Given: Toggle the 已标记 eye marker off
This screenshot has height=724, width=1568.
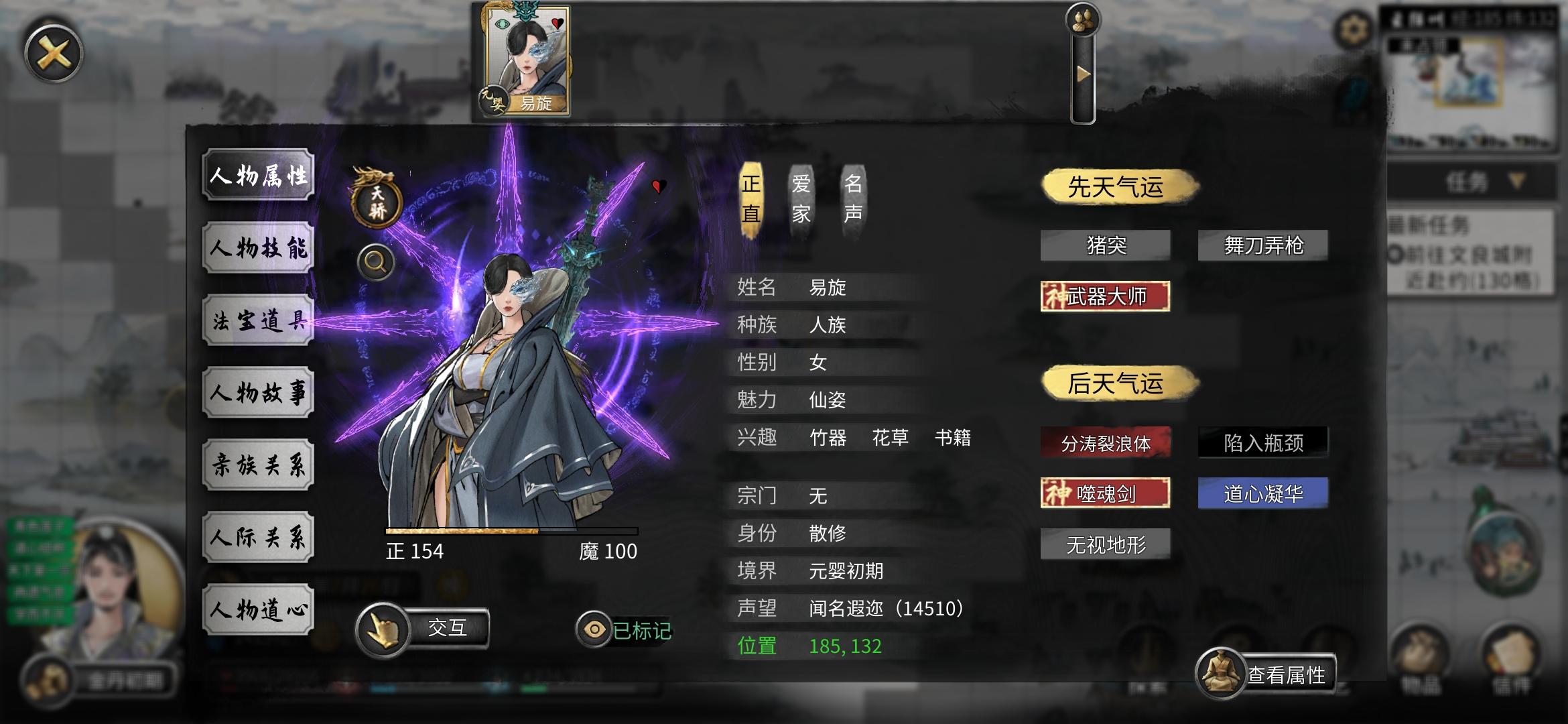Looking at the screenshot, I should [593, 628].
